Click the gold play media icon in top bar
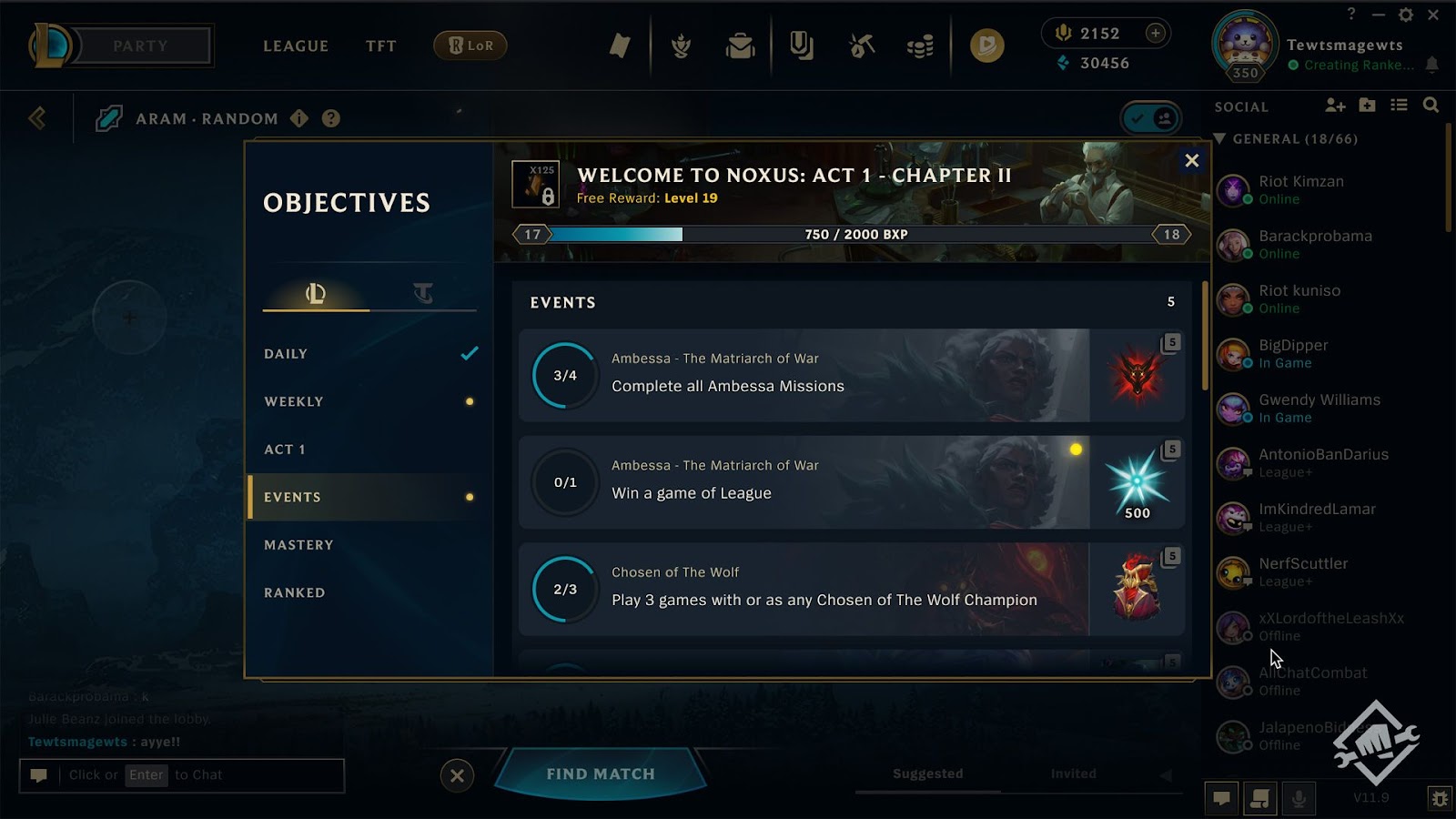Image resolution: width=1456 pixels, height=819 pixels. click(986, 44)
